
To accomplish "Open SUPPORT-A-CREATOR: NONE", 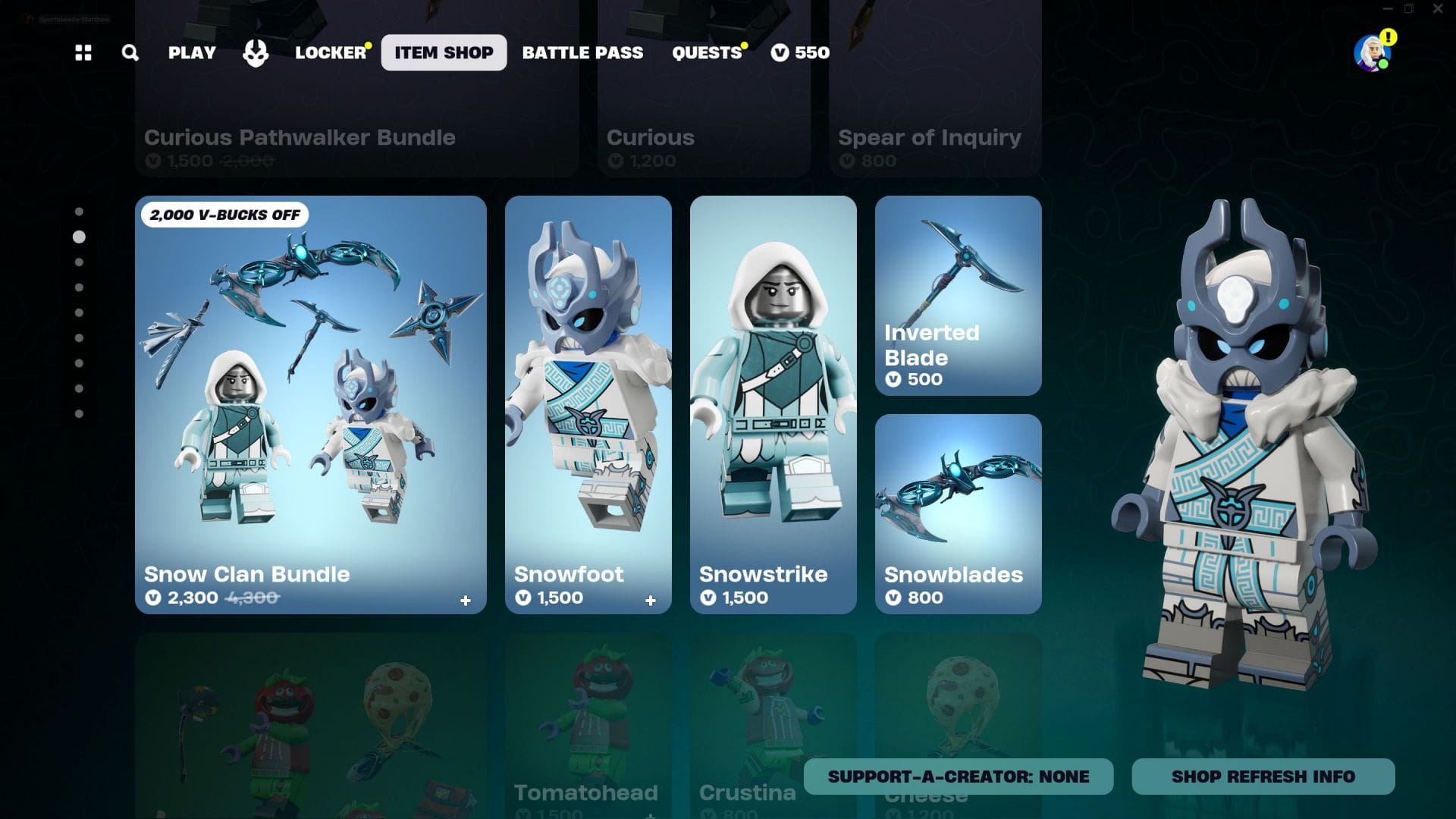I will click(x=958, y=776).
